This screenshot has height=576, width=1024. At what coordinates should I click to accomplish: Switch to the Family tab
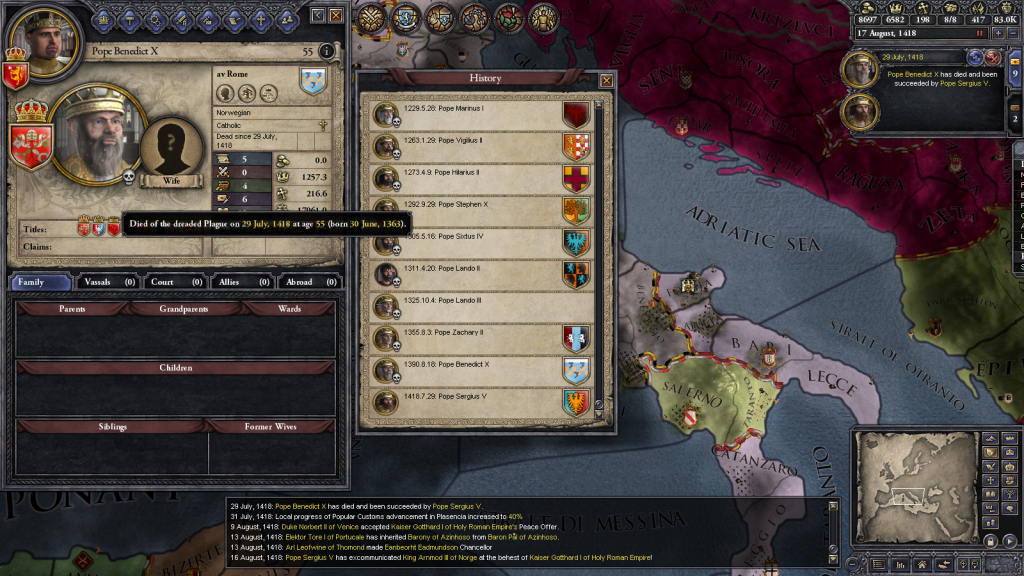pyautogui.click(x=41, y=282)
